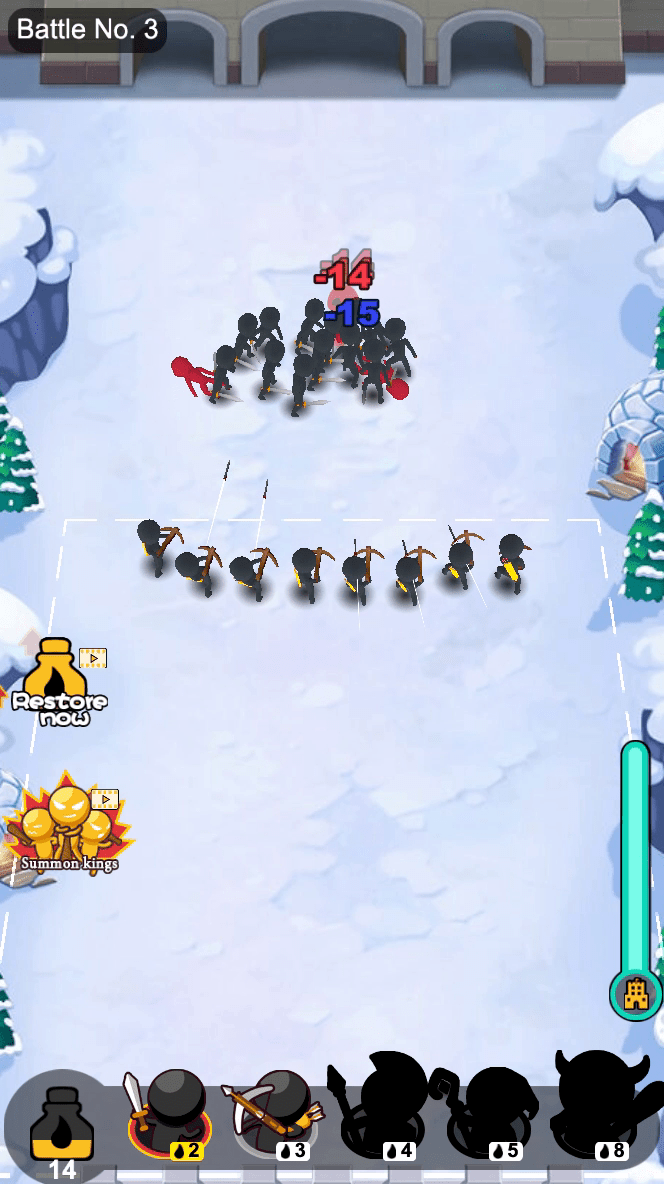The width and height of the screenshot is (664, 1184).
Task: Pick the locked unit costing 5
Action: [495, 1110]
